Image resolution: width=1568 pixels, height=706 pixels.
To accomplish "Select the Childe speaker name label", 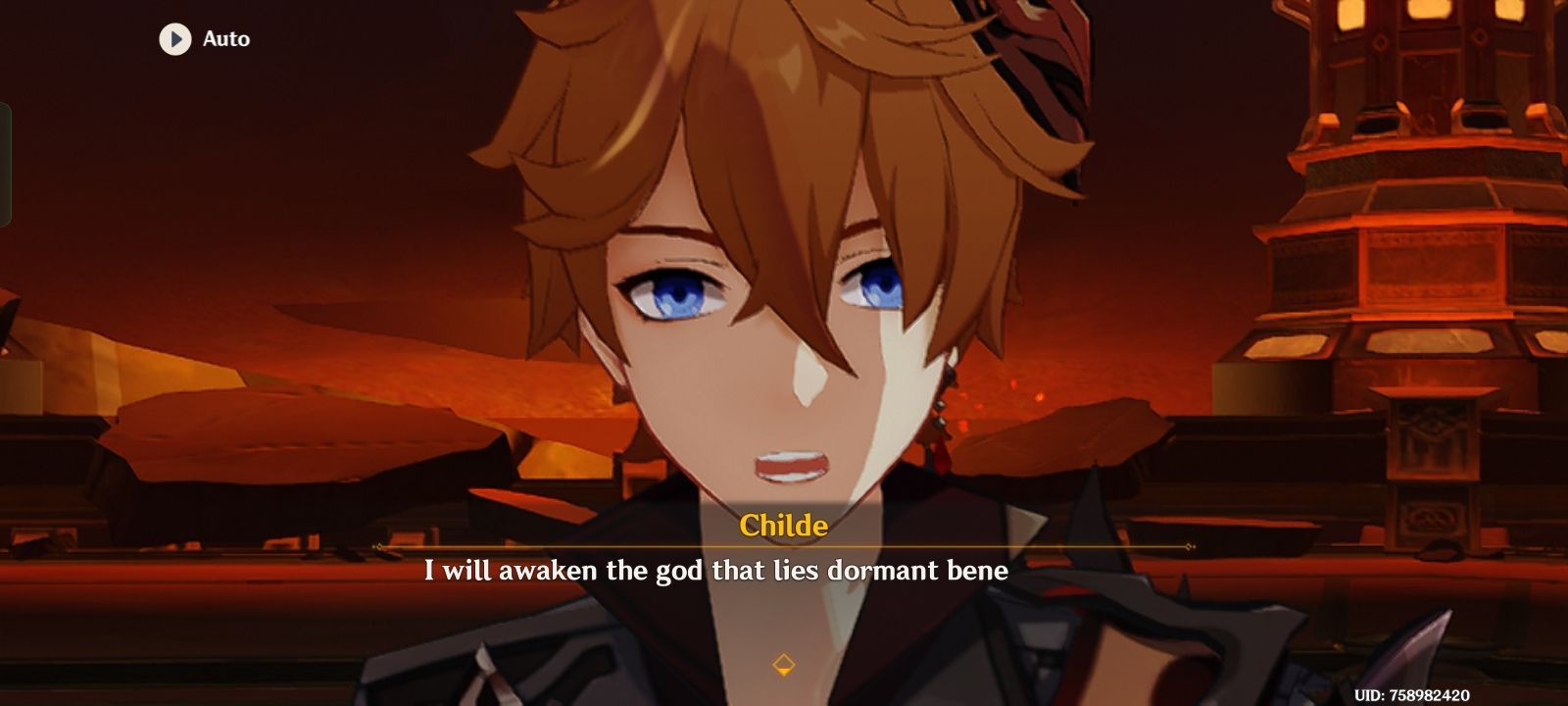I will coord(783,527).
